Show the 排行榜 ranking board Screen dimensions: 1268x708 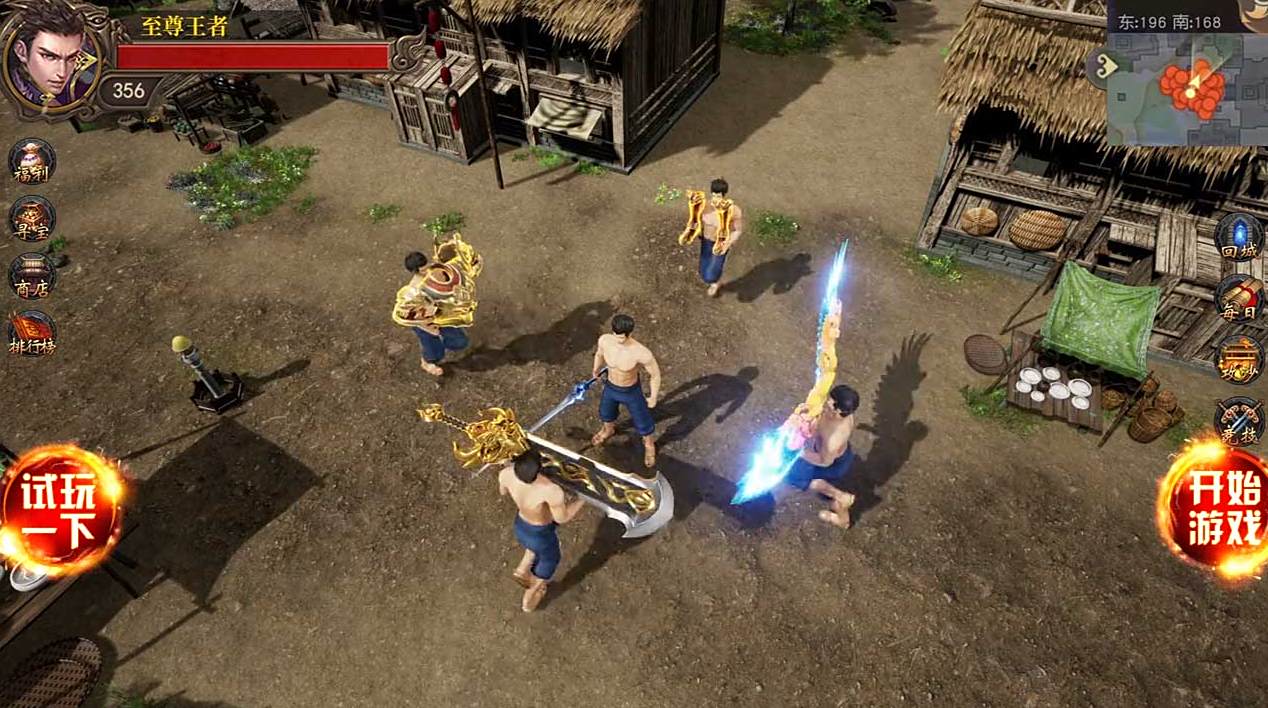tap(31, 334)
